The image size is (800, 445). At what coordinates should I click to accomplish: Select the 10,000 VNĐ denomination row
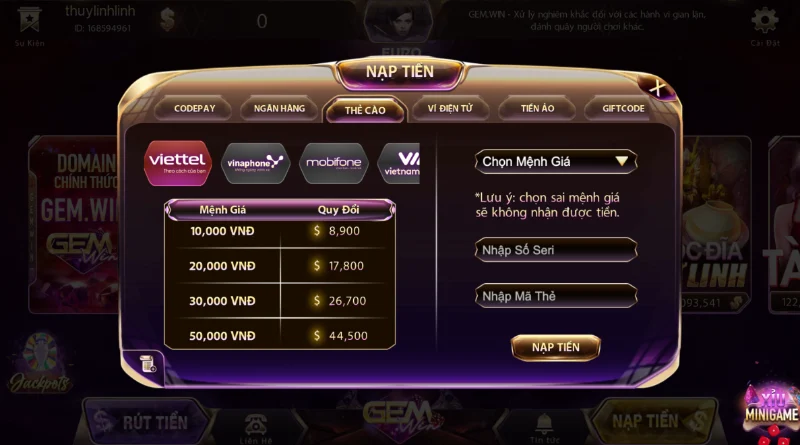click(279, 231)
